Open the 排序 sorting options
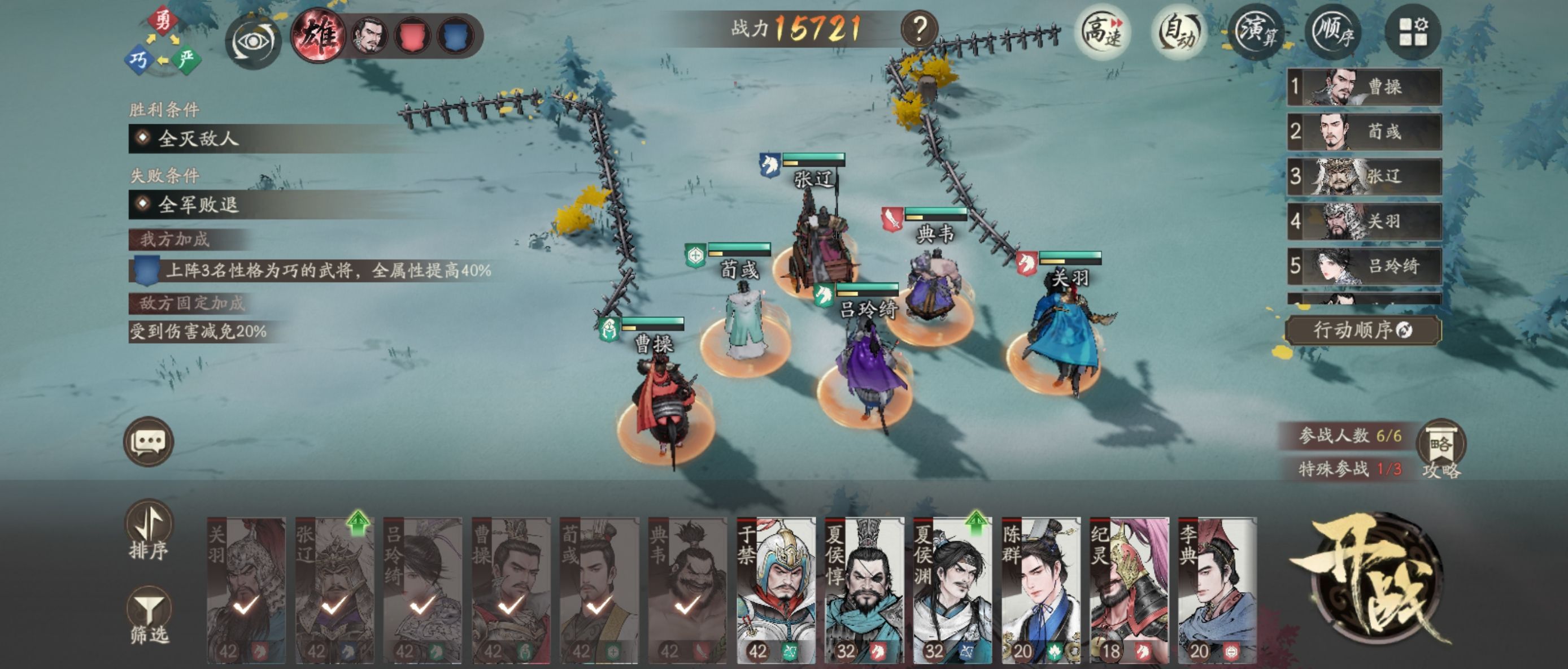Image resolution: width=1568 pixels, height=669 pixels. coord(150,537)
